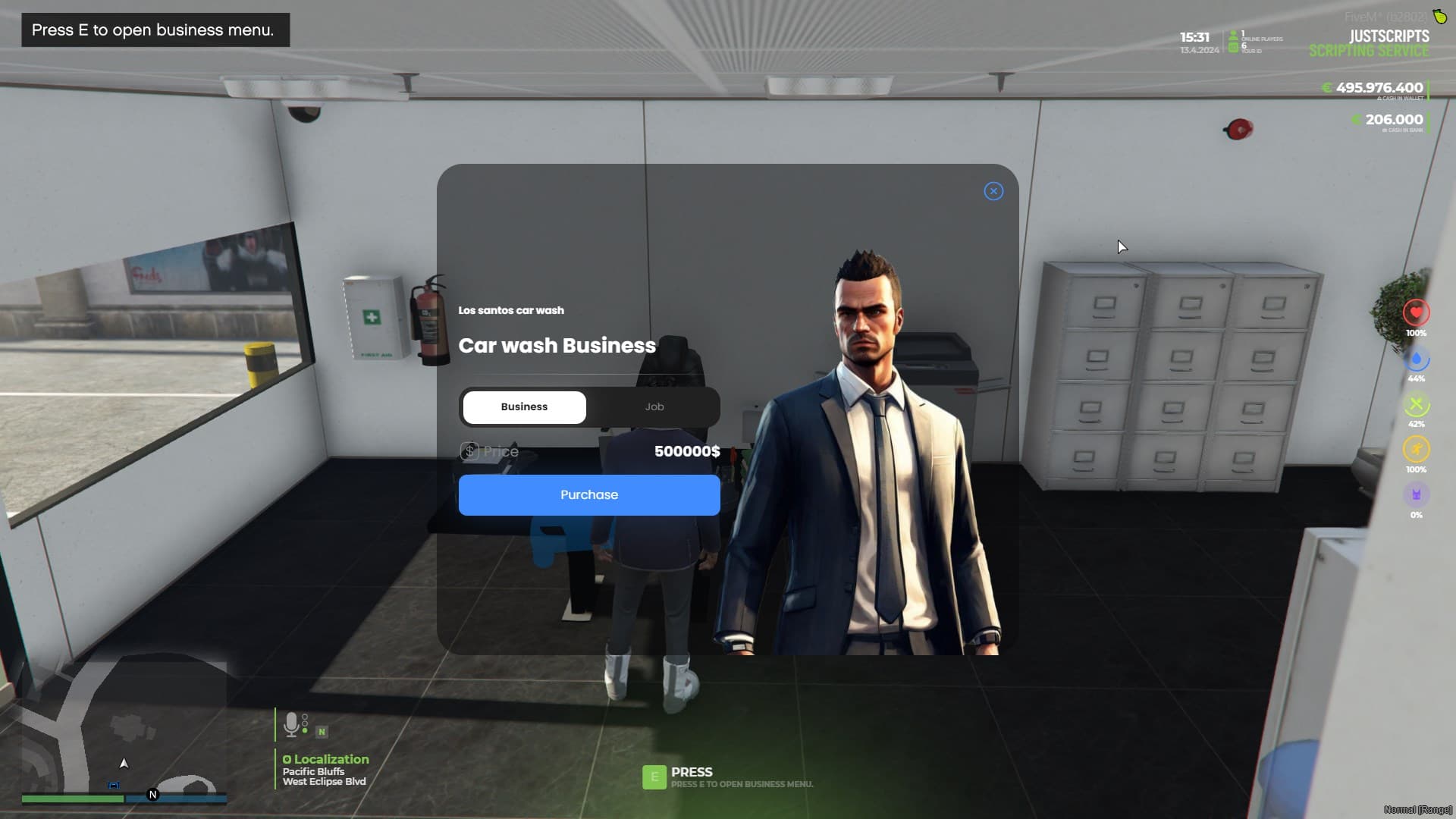This screenshot has height=819, width=1456.
Task: Close the Car wash Business menu
Action: (993, 191)
